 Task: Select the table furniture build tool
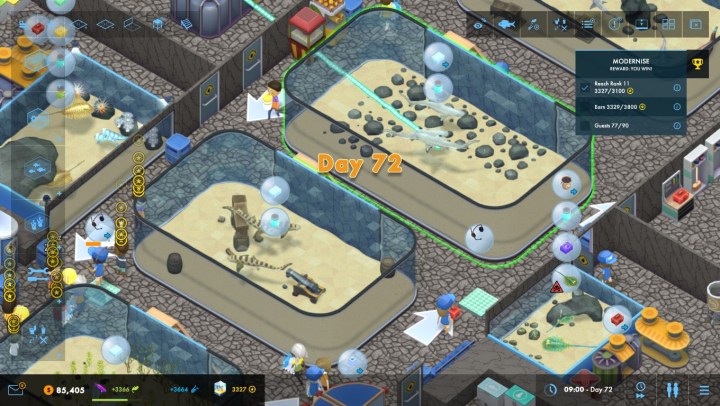coord(158,24)
